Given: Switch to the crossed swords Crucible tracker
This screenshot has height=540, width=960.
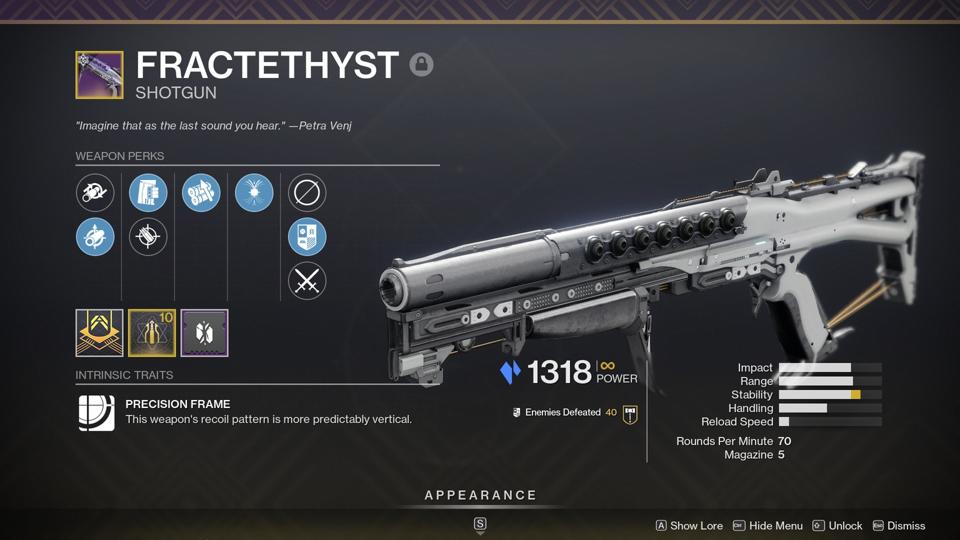Looking at the screenshot, I should point(307,282).
